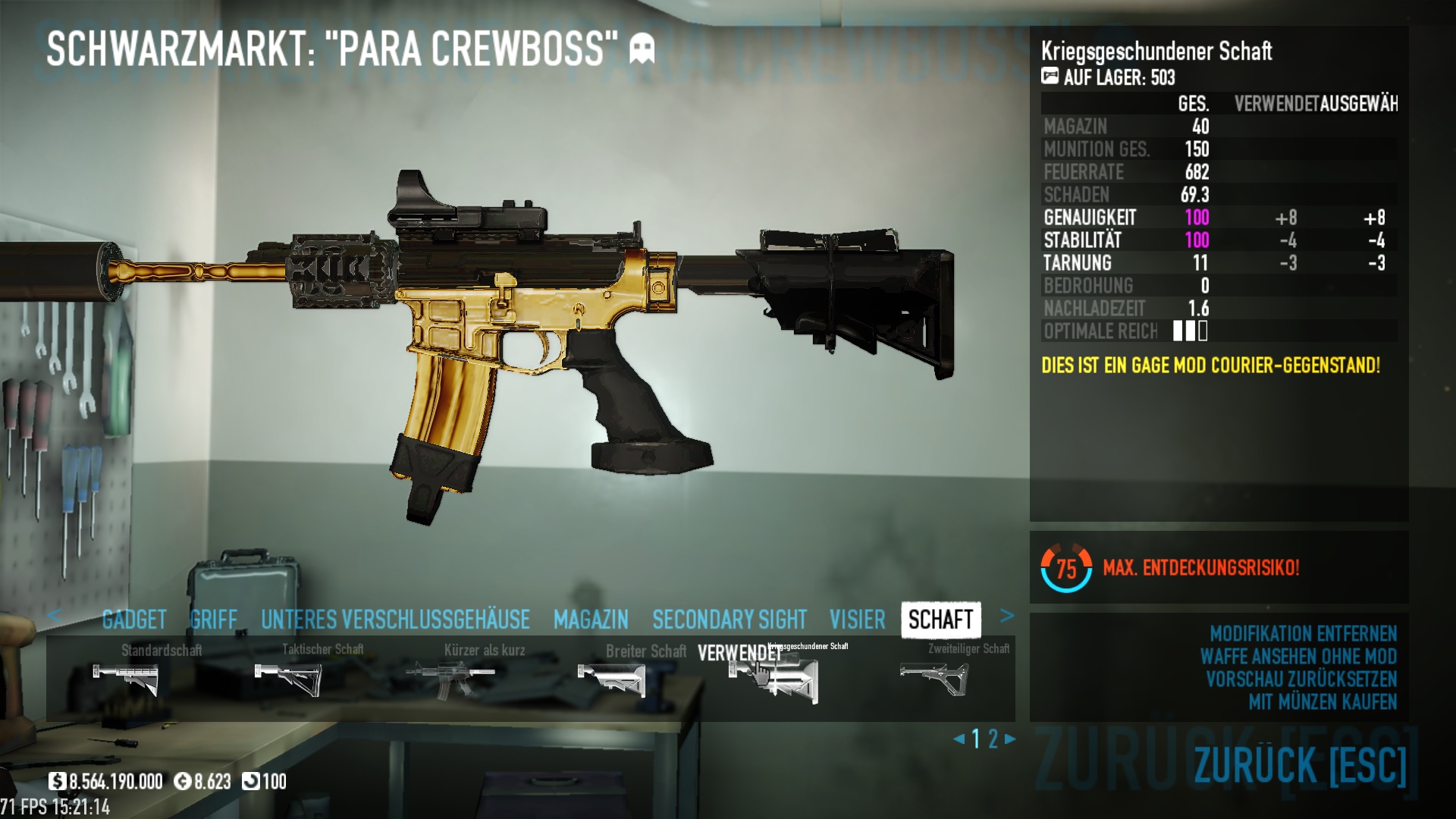Click Modifikation entfernen
This screenshot has width=1456, height=819.
[1303, 633]
